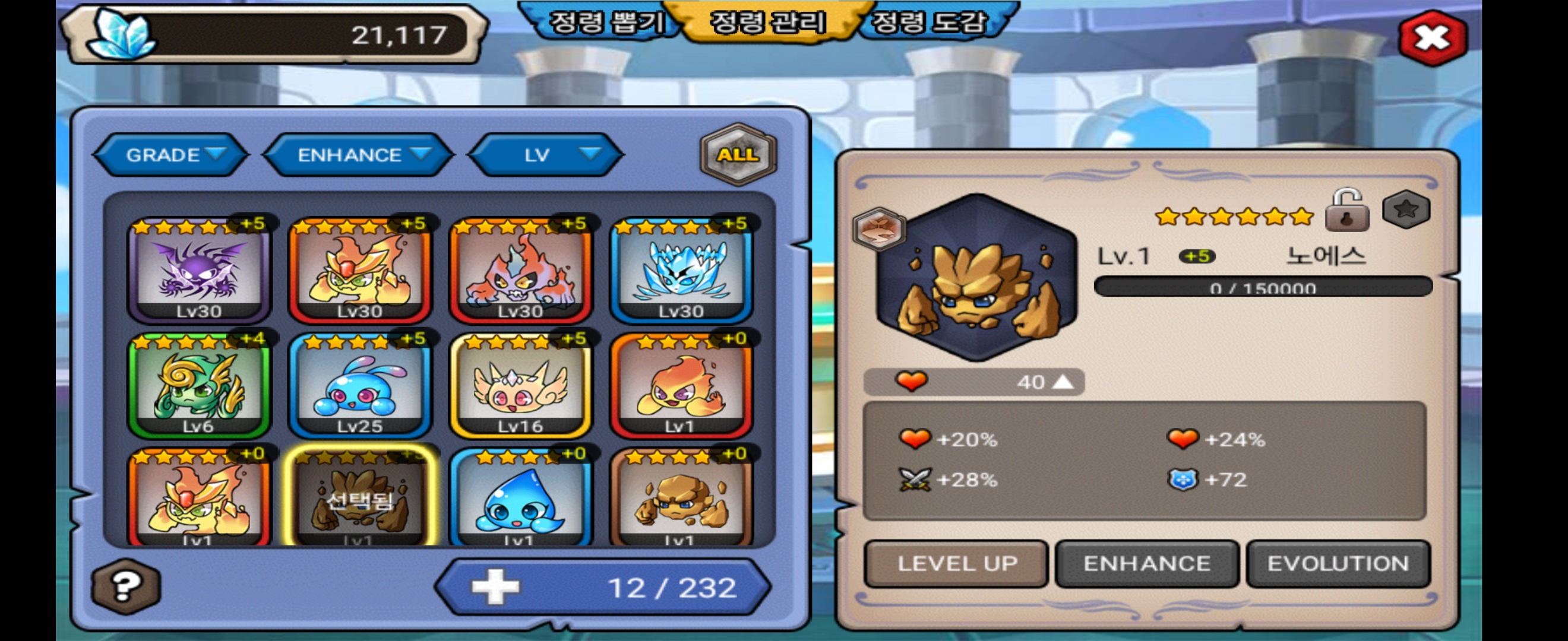The width and height of the screenshot is (1568, 641).
Task: Toggle the ALL filter hexagon button
Action: (x=738, y=154)
